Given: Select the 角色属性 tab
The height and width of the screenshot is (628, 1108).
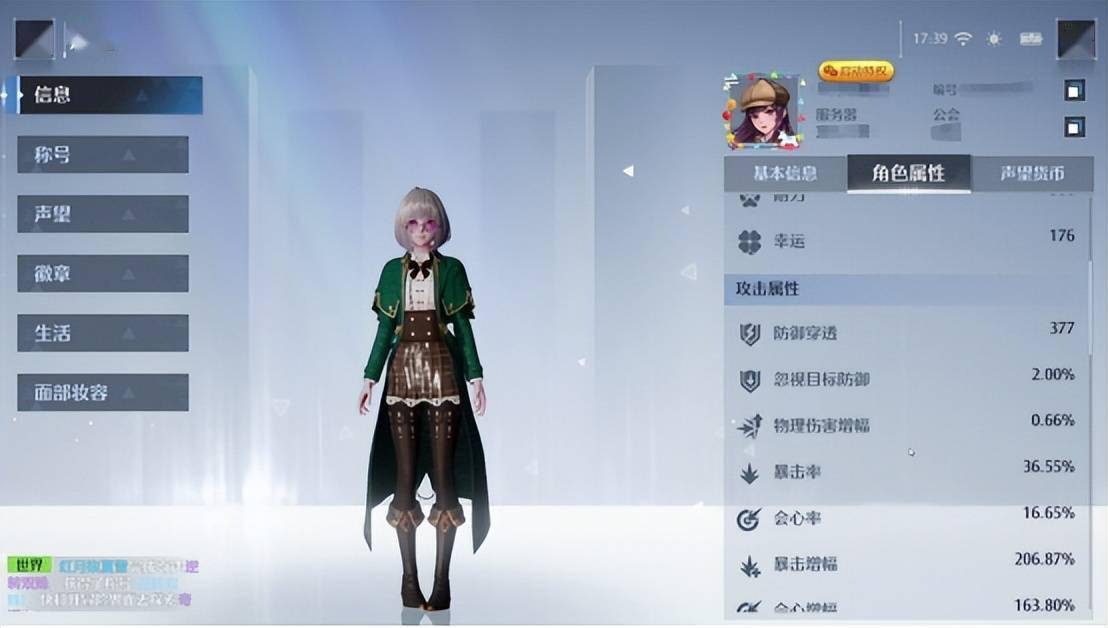Looking at the screenshot, I should 908,173.
